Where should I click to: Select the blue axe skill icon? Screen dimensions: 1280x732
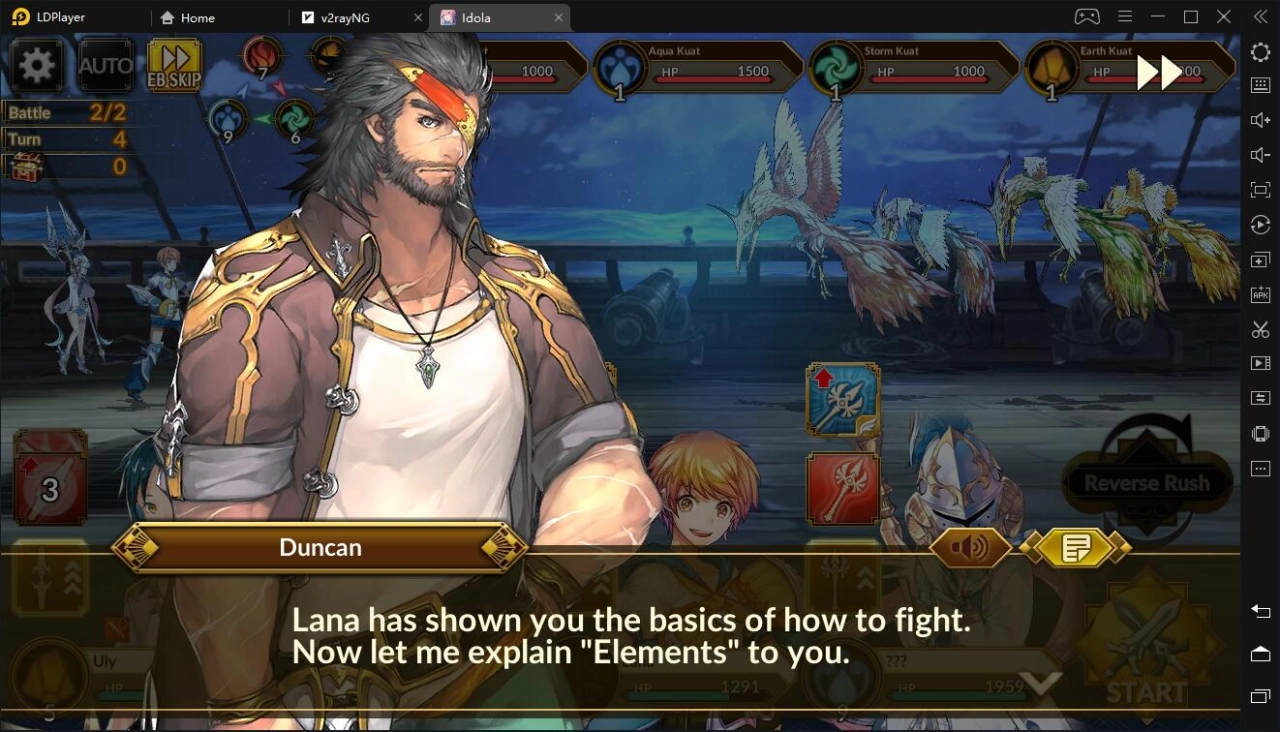pos(843,400)
